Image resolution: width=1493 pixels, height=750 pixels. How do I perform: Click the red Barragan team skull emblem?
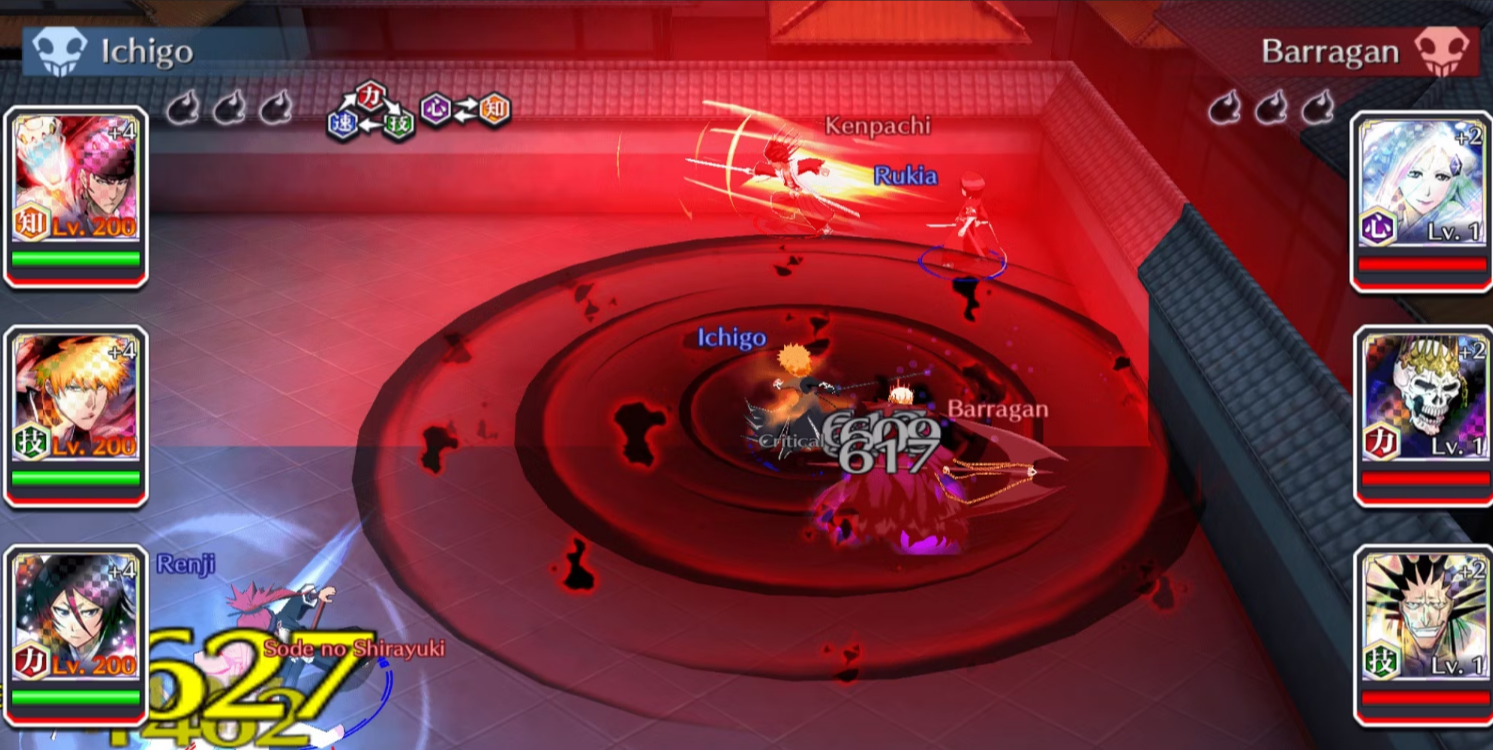(x=1441, y=51)
